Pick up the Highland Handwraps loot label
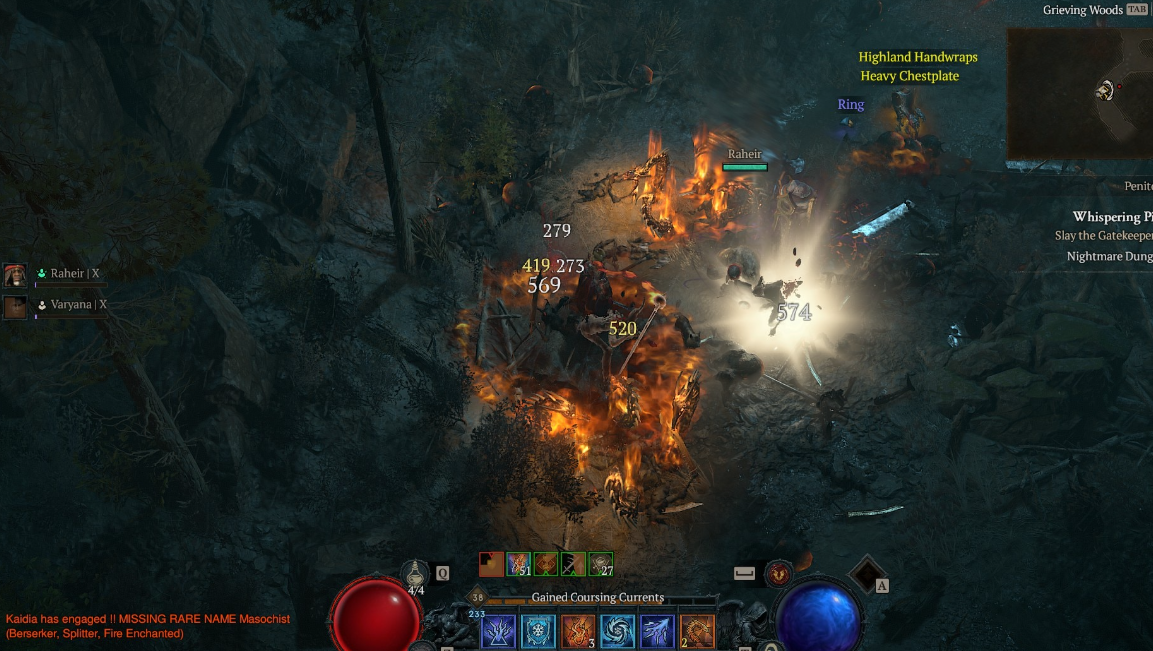 (x=918, y=57)
